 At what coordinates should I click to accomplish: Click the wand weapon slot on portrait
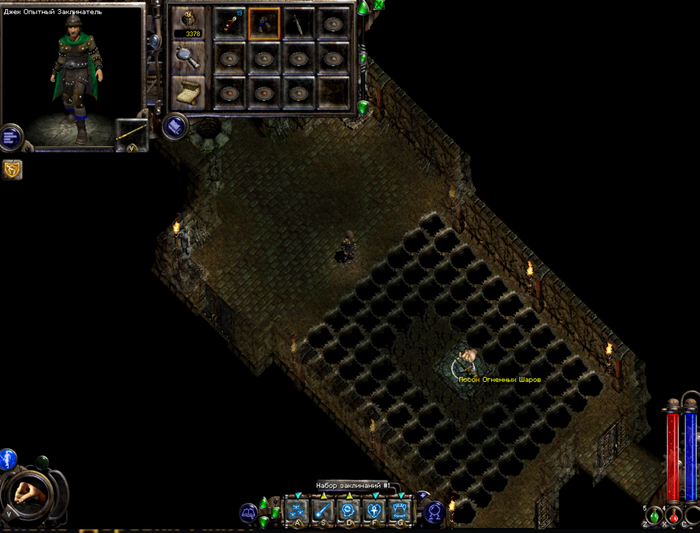(x=131, y=134)
